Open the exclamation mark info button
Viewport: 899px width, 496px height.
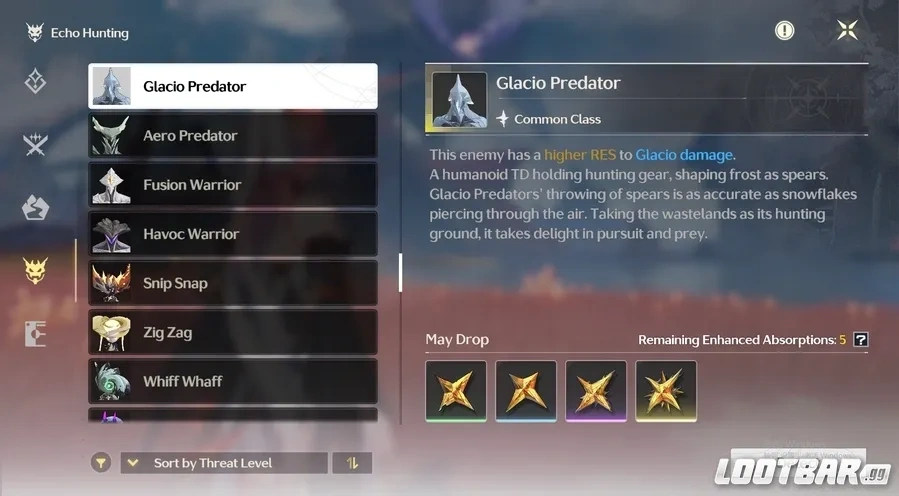pos(785,31)
